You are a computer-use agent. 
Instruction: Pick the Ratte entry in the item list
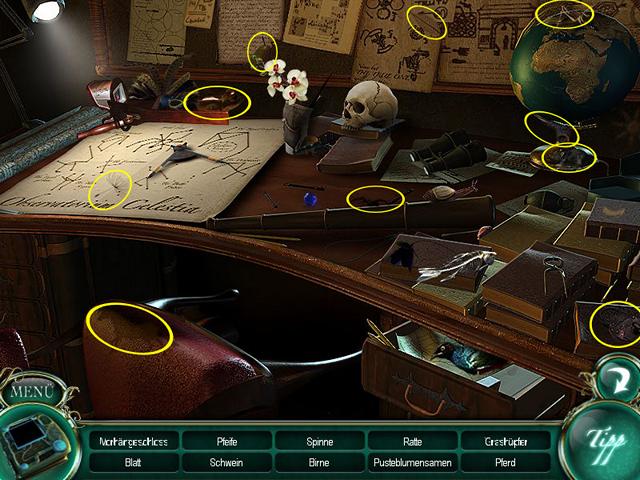[x=412, y=441]
